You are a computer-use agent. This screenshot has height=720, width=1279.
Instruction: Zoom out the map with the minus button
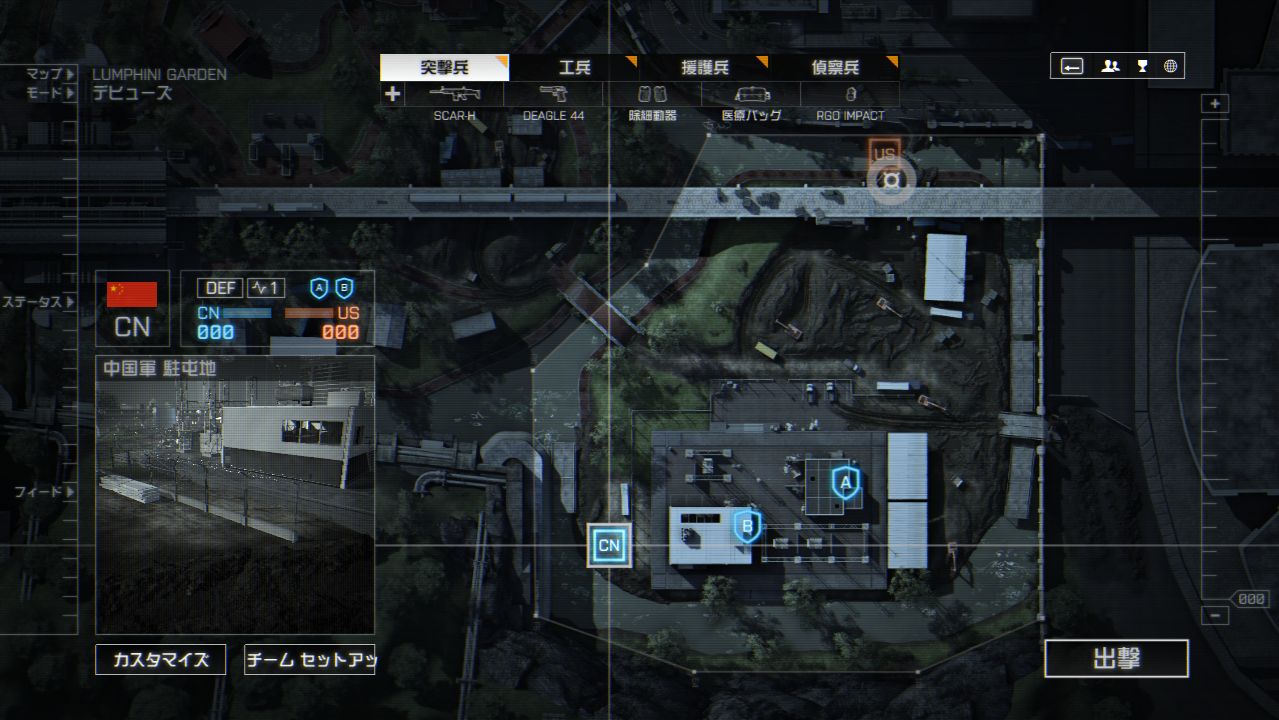(x=1215, y=616)
